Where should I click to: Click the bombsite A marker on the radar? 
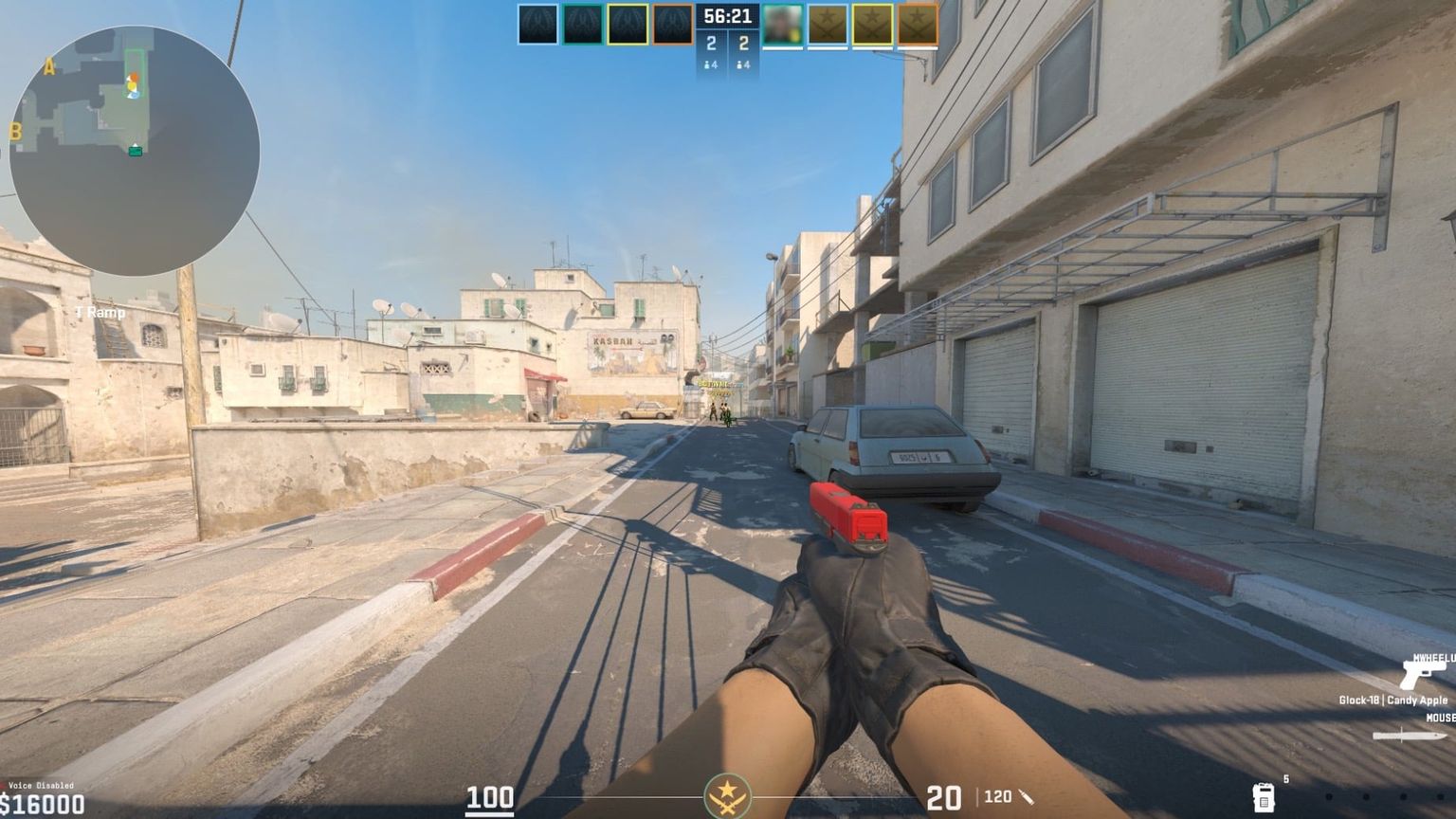(x=49, y=66)
